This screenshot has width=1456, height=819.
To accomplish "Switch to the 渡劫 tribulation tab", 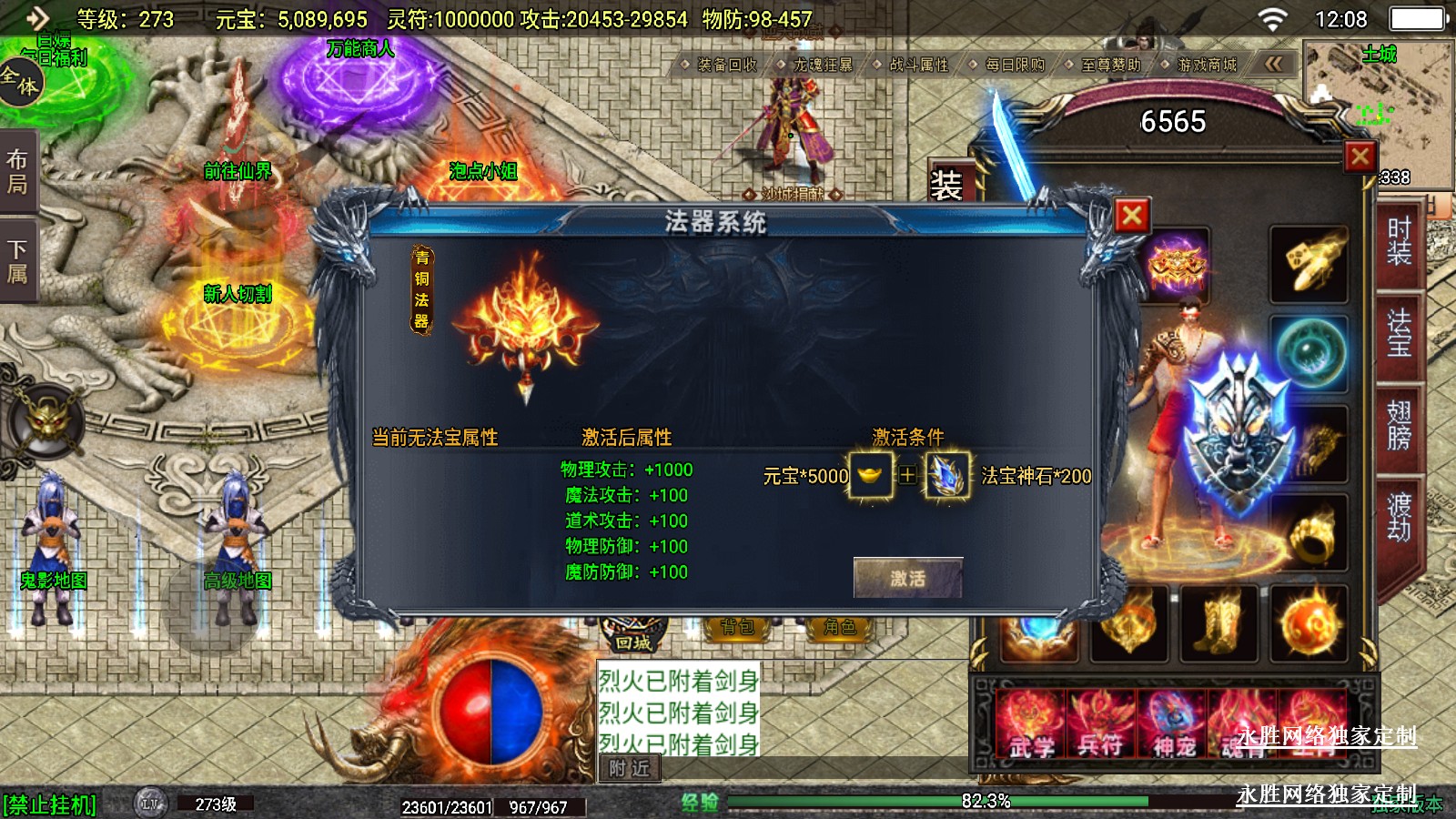I will tap(1399, 516).
